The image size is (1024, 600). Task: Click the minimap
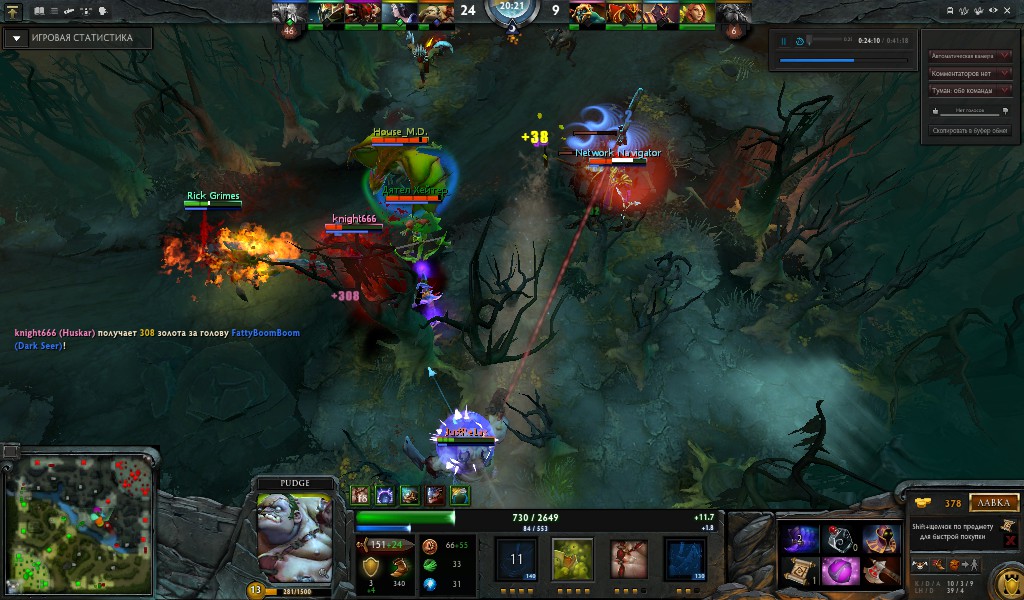(79, 522)
